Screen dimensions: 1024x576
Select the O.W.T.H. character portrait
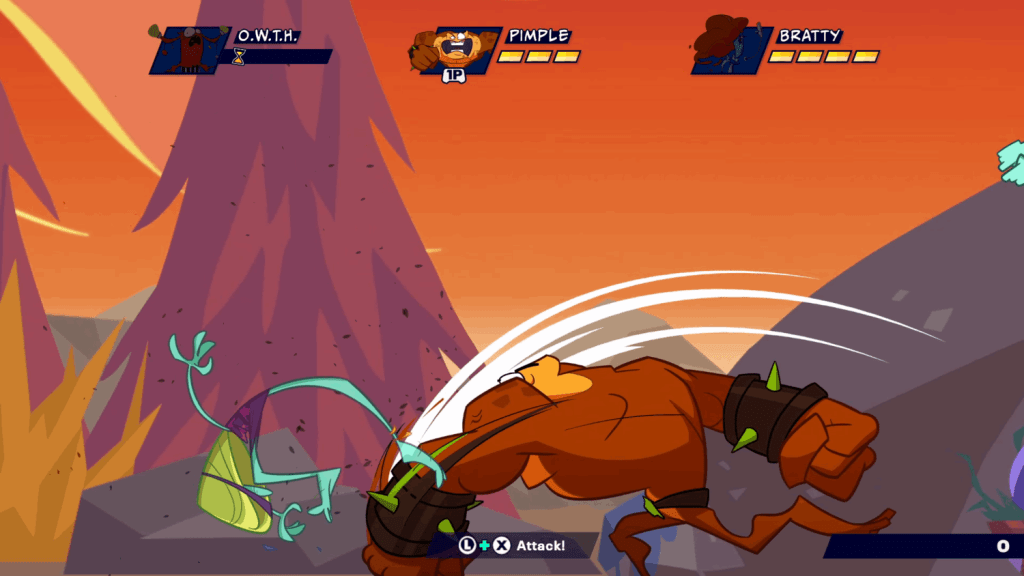tap(189, 50)
